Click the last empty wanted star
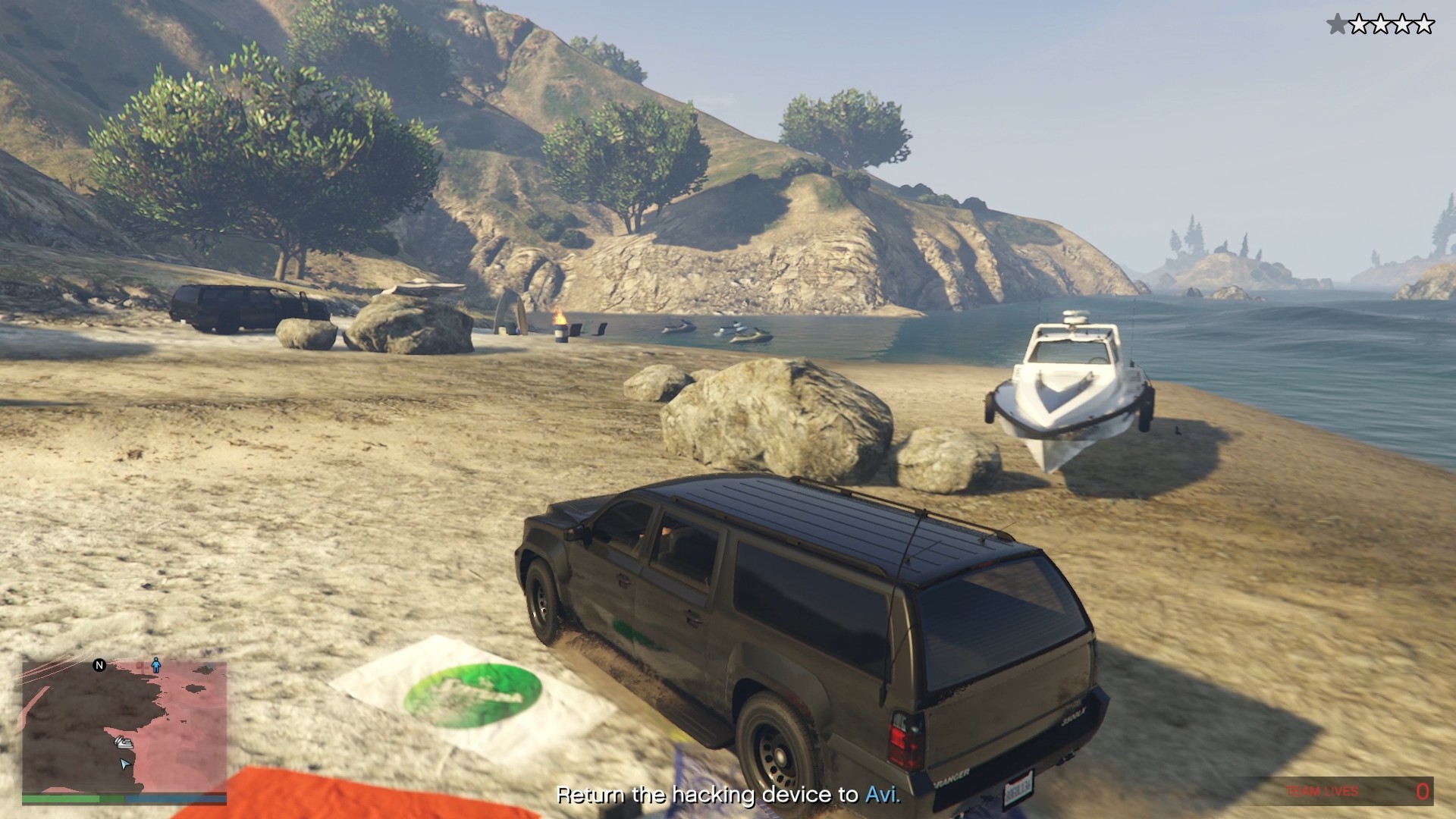The width and height of the screenshot is (1456, 819). (1424, 24)
